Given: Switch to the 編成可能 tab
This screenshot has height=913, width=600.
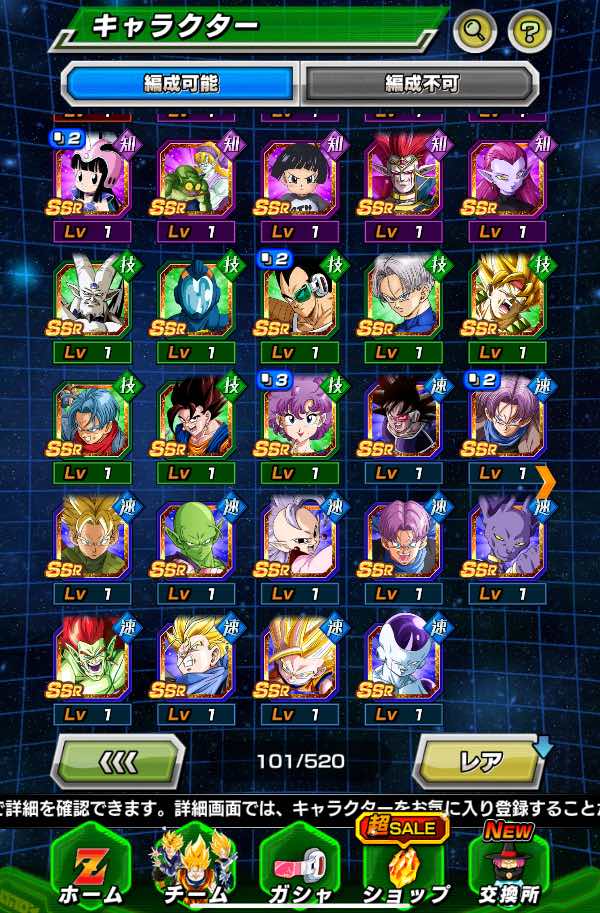Looking at the screenshot, I should (180, 83).
